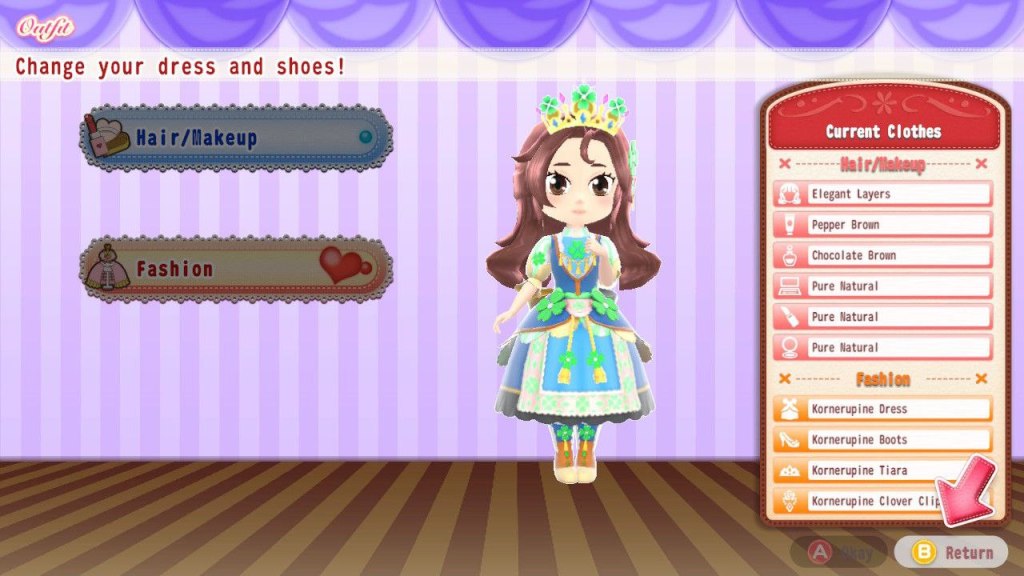Open the Hair/Makeup menu
The height and width of the screenshot is (576, 1024).
coord(236,138)
